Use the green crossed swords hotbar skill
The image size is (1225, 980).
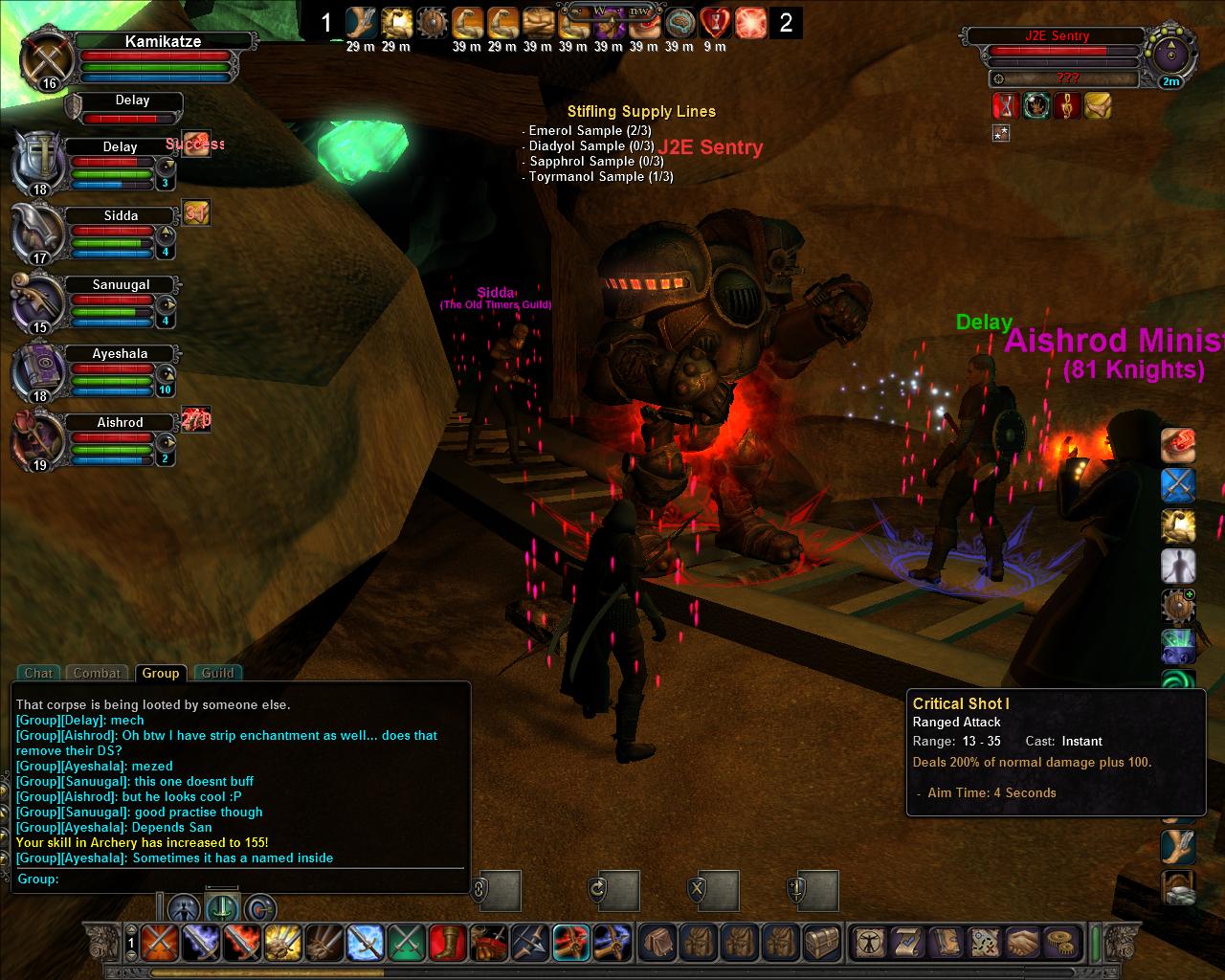[406, 943]
